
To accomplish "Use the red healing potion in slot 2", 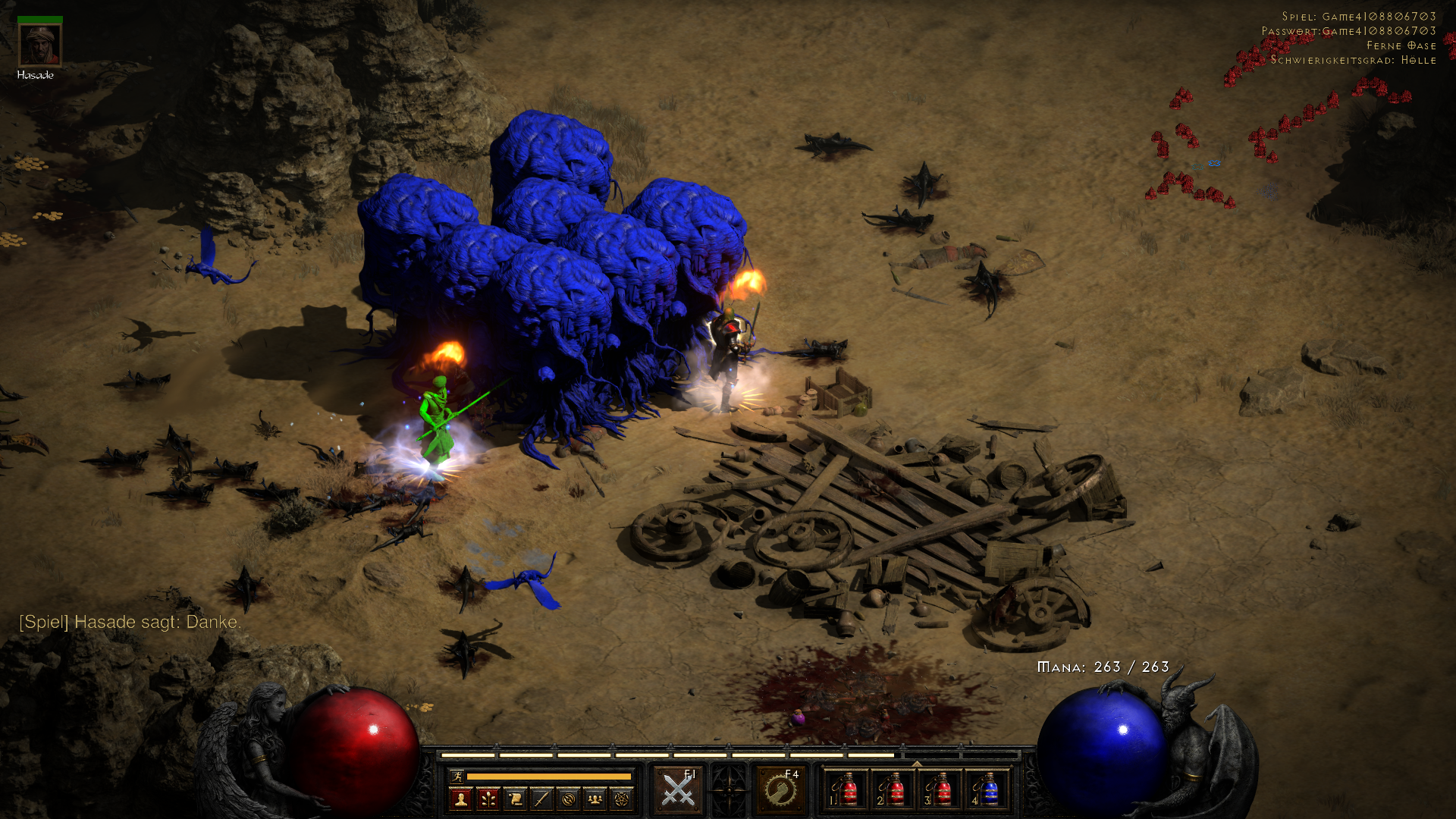I will click(x=893, y=790).
